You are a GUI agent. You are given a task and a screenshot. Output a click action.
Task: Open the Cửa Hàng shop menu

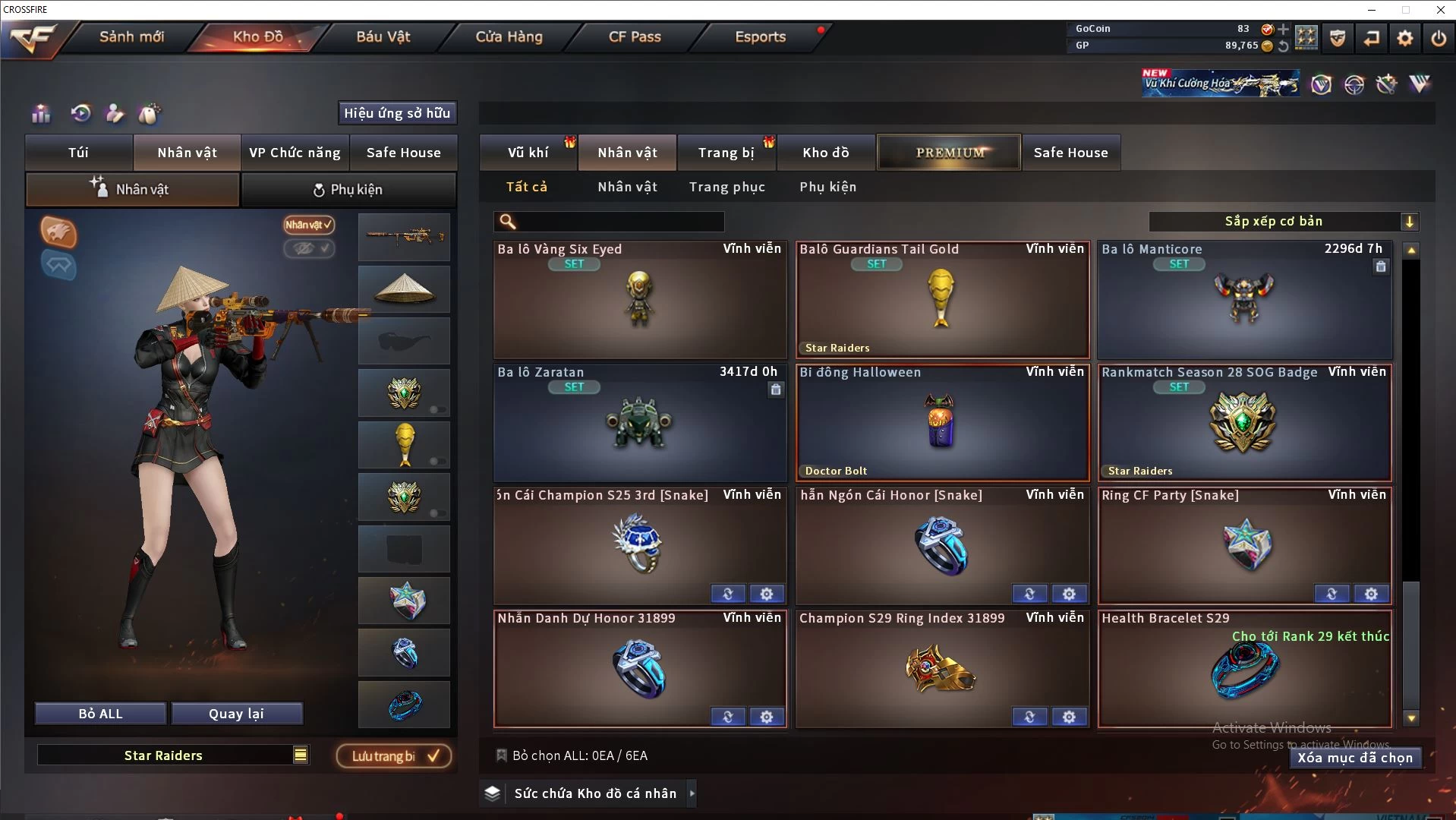[509, 36]
